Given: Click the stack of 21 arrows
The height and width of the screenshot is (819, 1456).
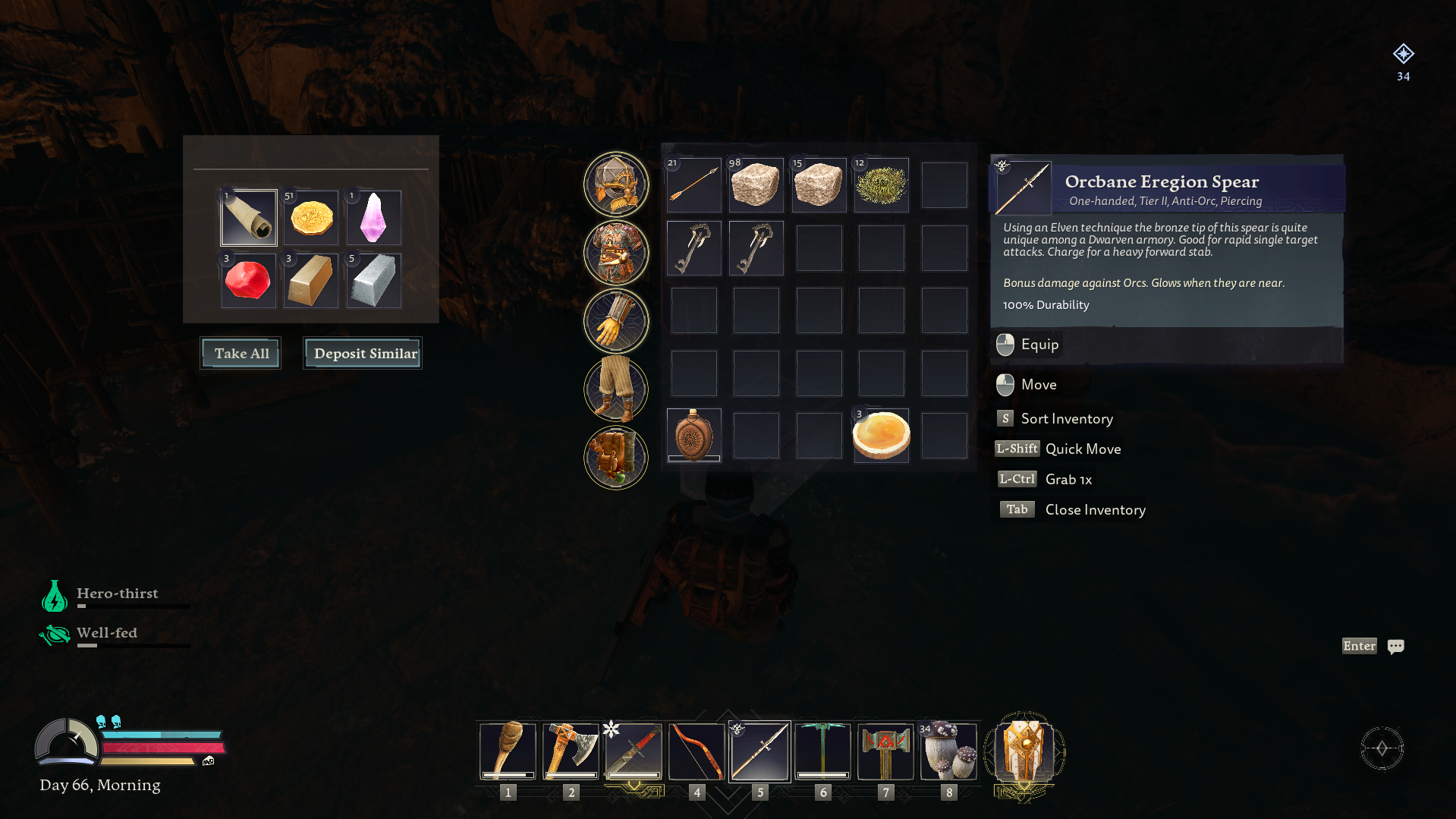Looking at the screenshot, I should pos(693,184).
